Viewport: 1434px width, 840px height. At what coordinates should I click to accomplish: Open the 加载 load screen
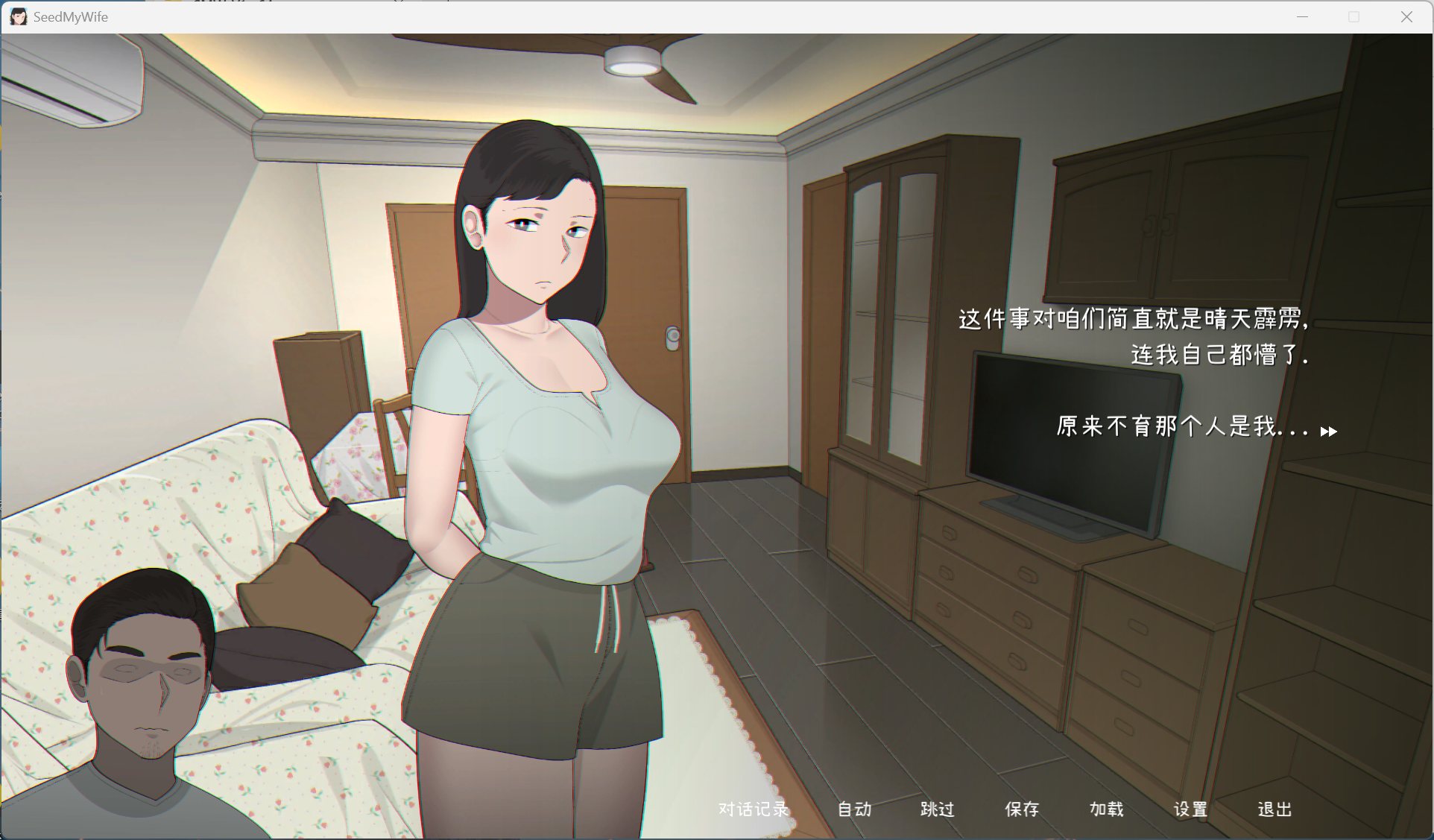(1107, 810)
